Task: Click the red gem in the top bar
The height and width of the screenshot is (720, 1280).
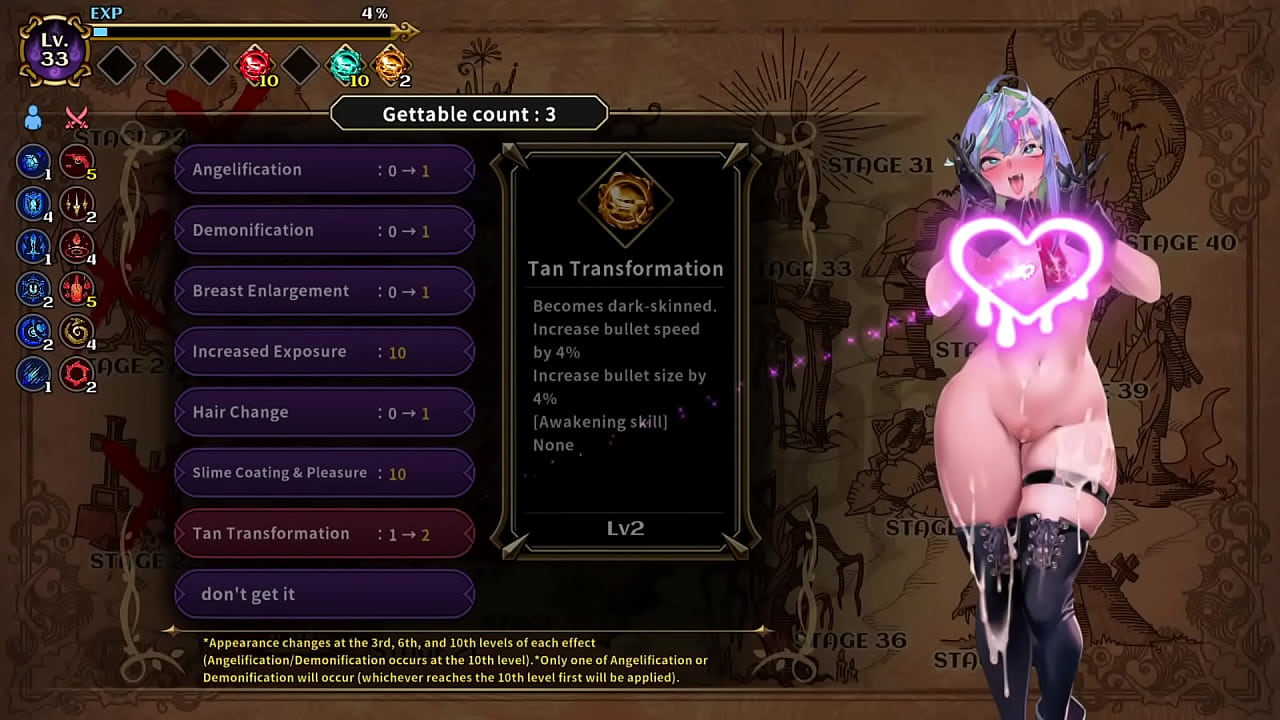Action: pyautogui.click(x=255, y=65)
